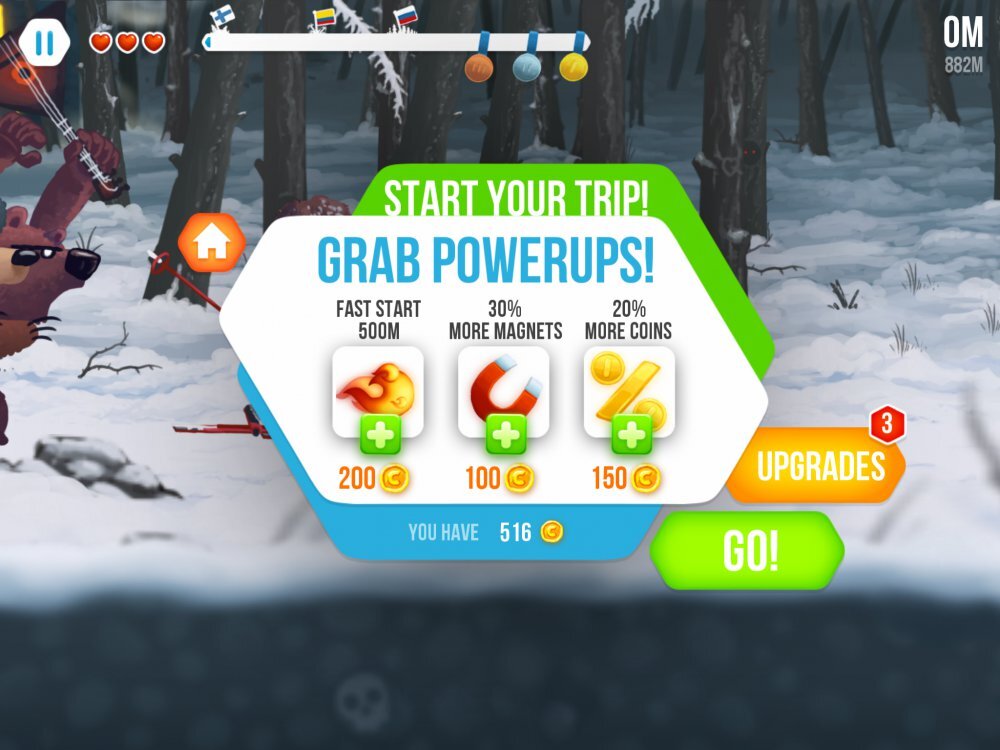Purchase the 20% More Coins powerup
Image resolution: width=1000 pixels, height=750 pixels.
tap(631, 436)
